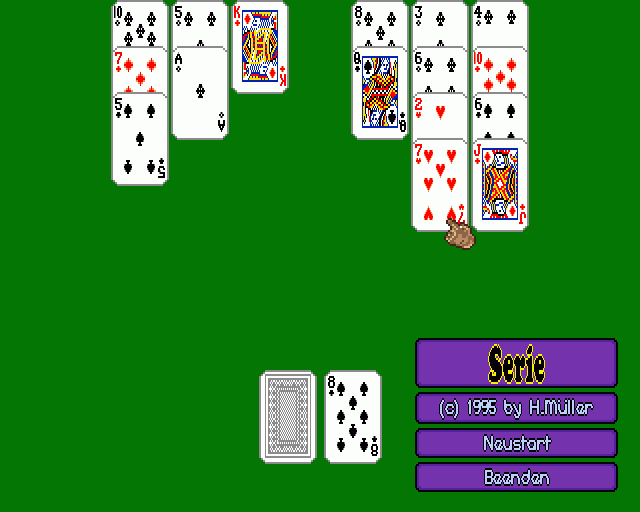Choose the 5 of clubs card
Viewport: 640px width, 512px height.
[x=200, y=22]
